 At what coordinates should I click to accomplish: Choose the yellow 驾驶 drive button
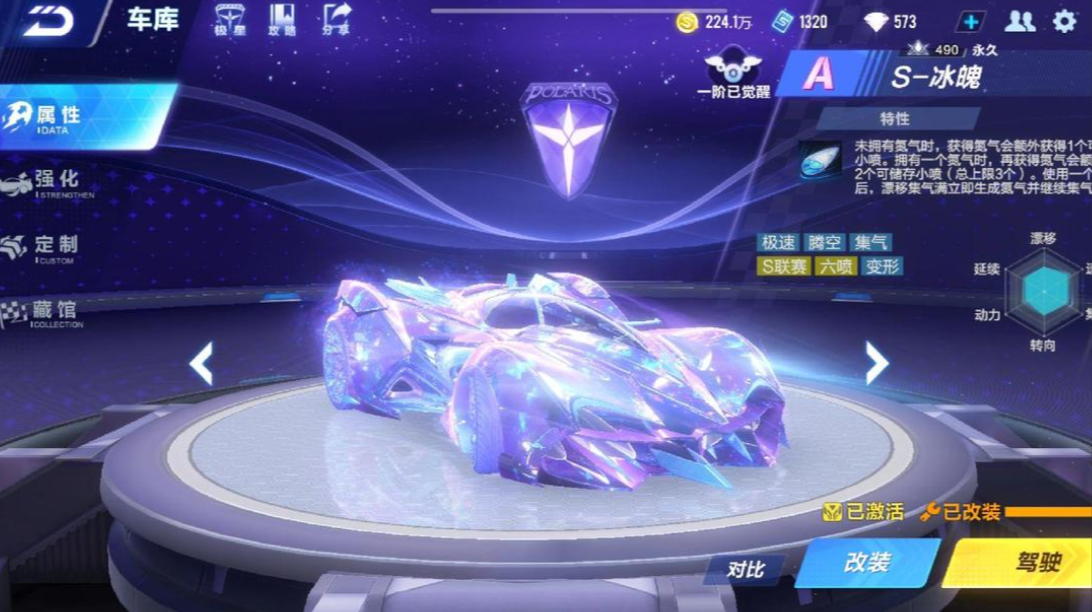1030,562
